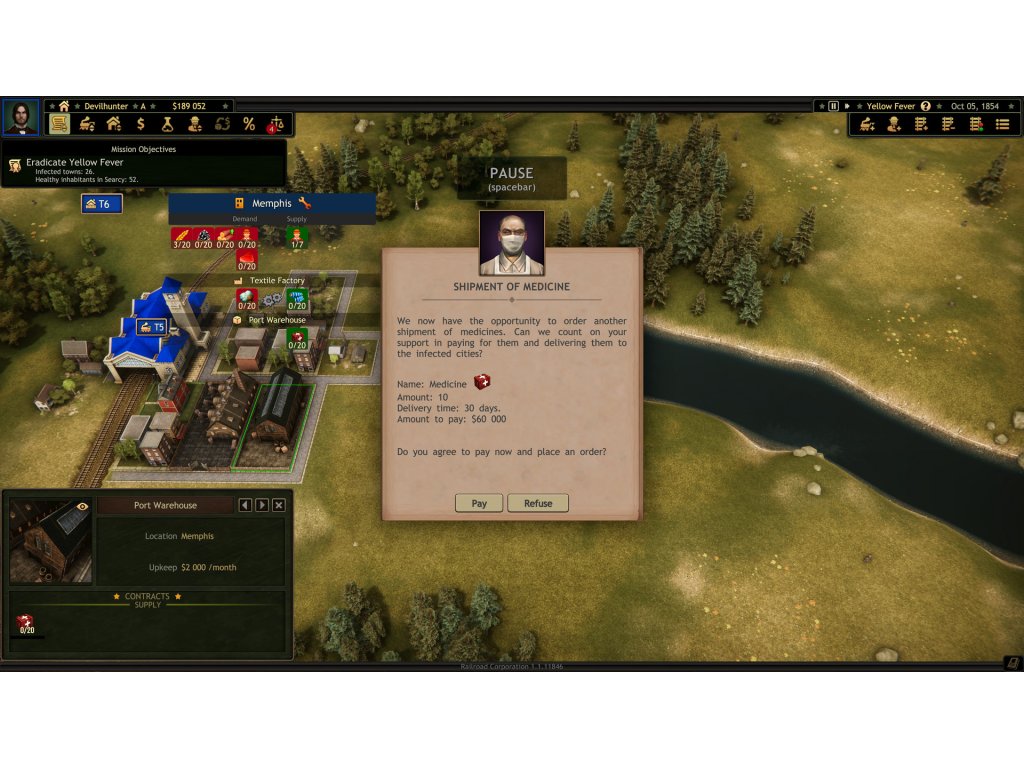Pay for the medicine shipment
1024x768 pixels.
tap(479, 503)
